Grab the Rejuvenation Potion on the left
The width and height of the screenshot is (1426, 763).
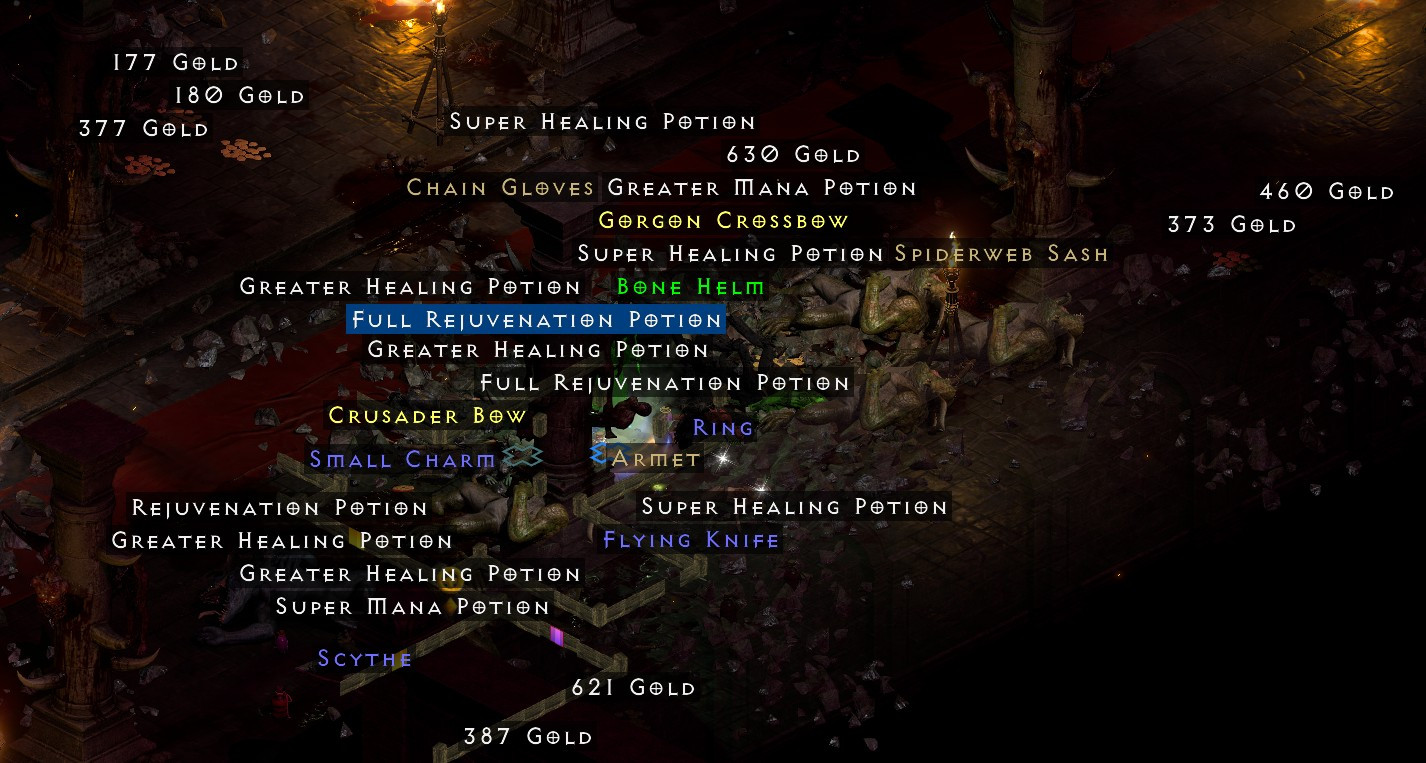(281, 508)
